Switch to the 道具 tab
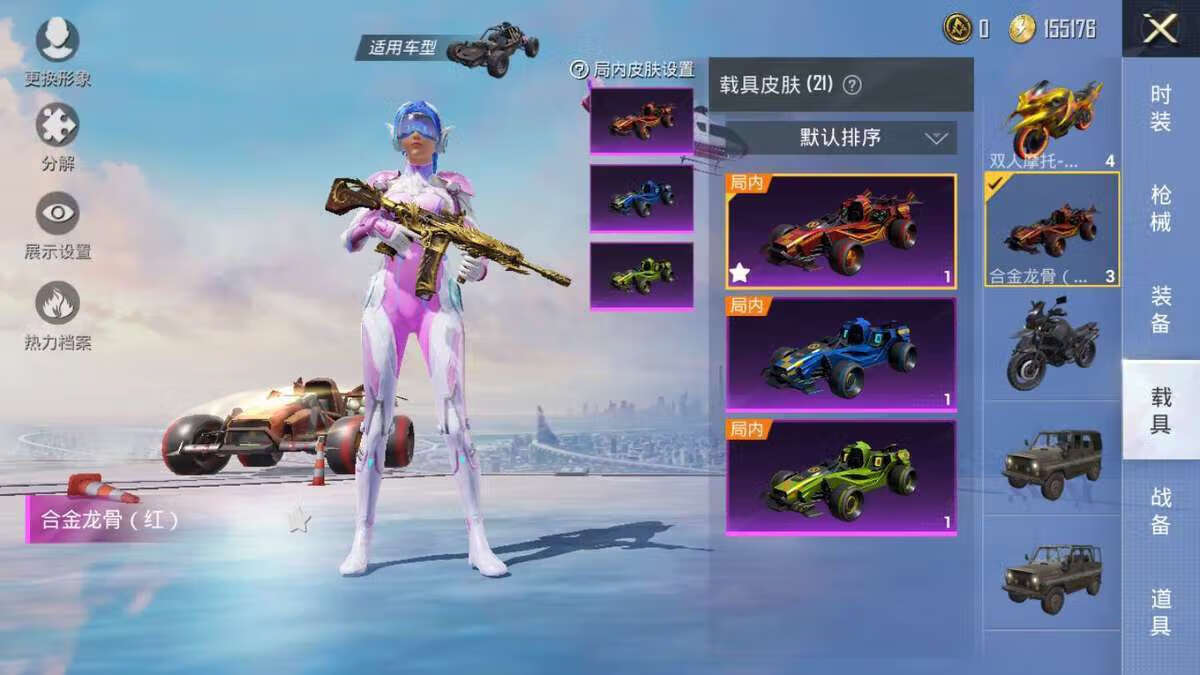 point(1160,612)
